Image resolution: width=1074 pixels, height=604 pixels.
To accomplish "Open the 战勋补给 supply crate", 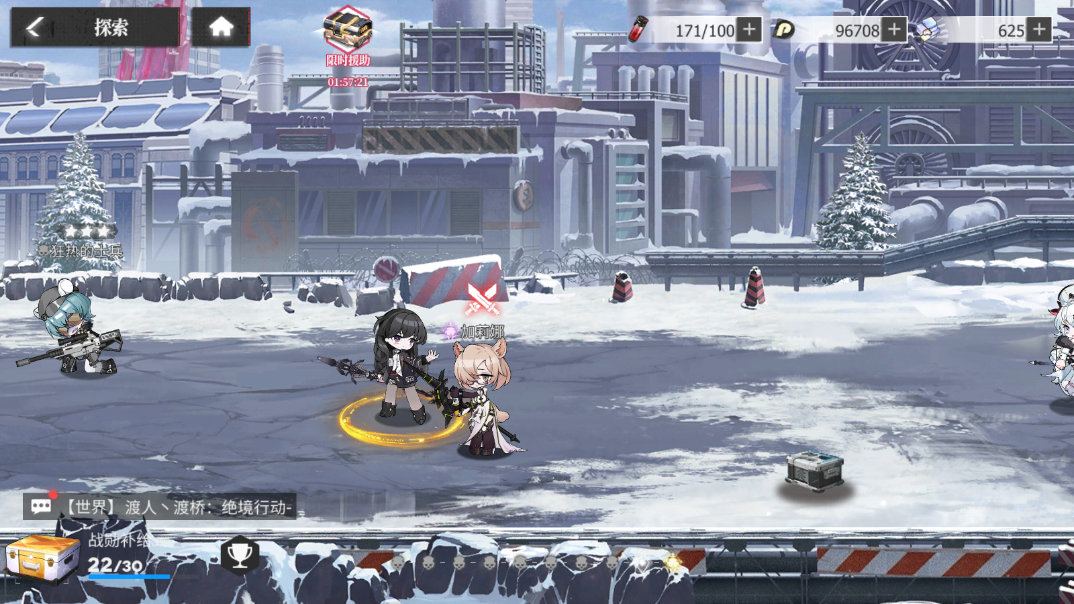I will (43, 558).
